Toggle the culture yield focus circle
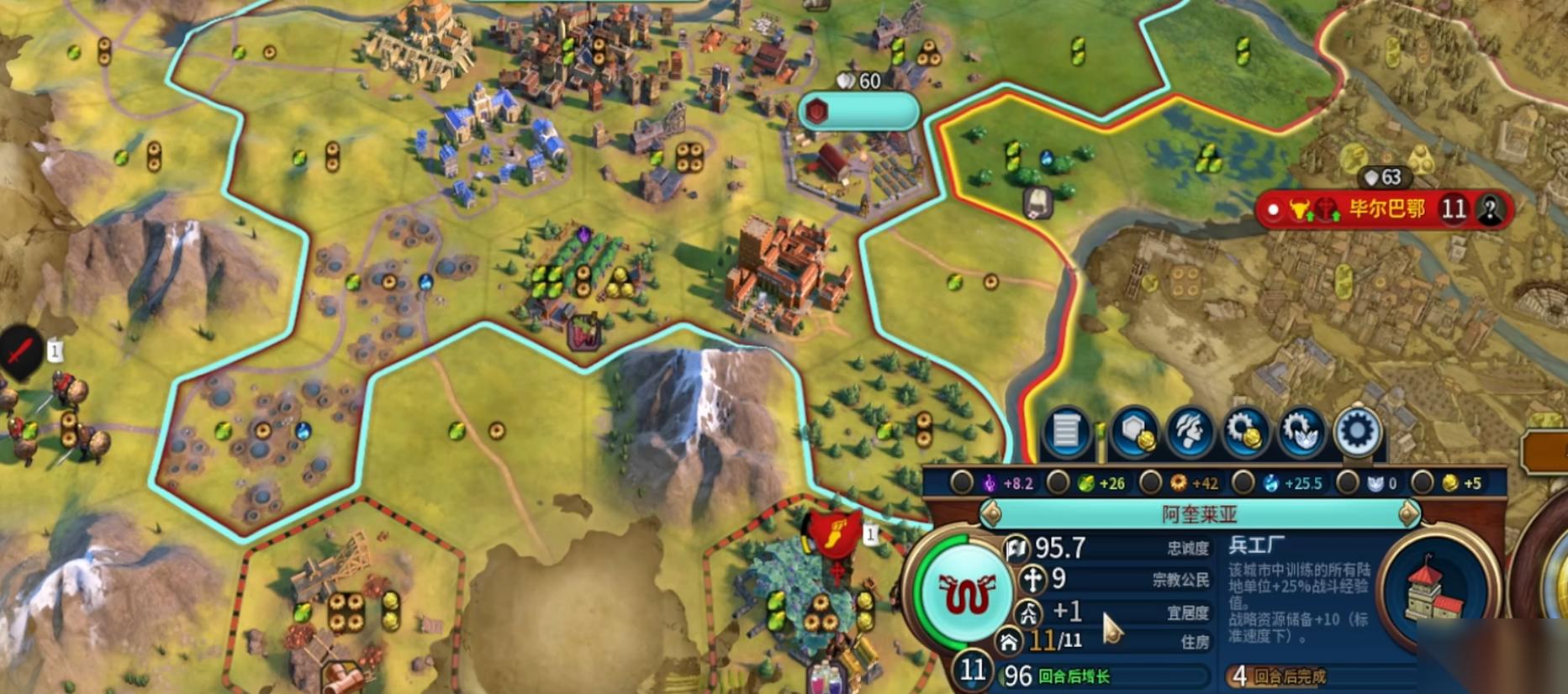 pos(960,483)
